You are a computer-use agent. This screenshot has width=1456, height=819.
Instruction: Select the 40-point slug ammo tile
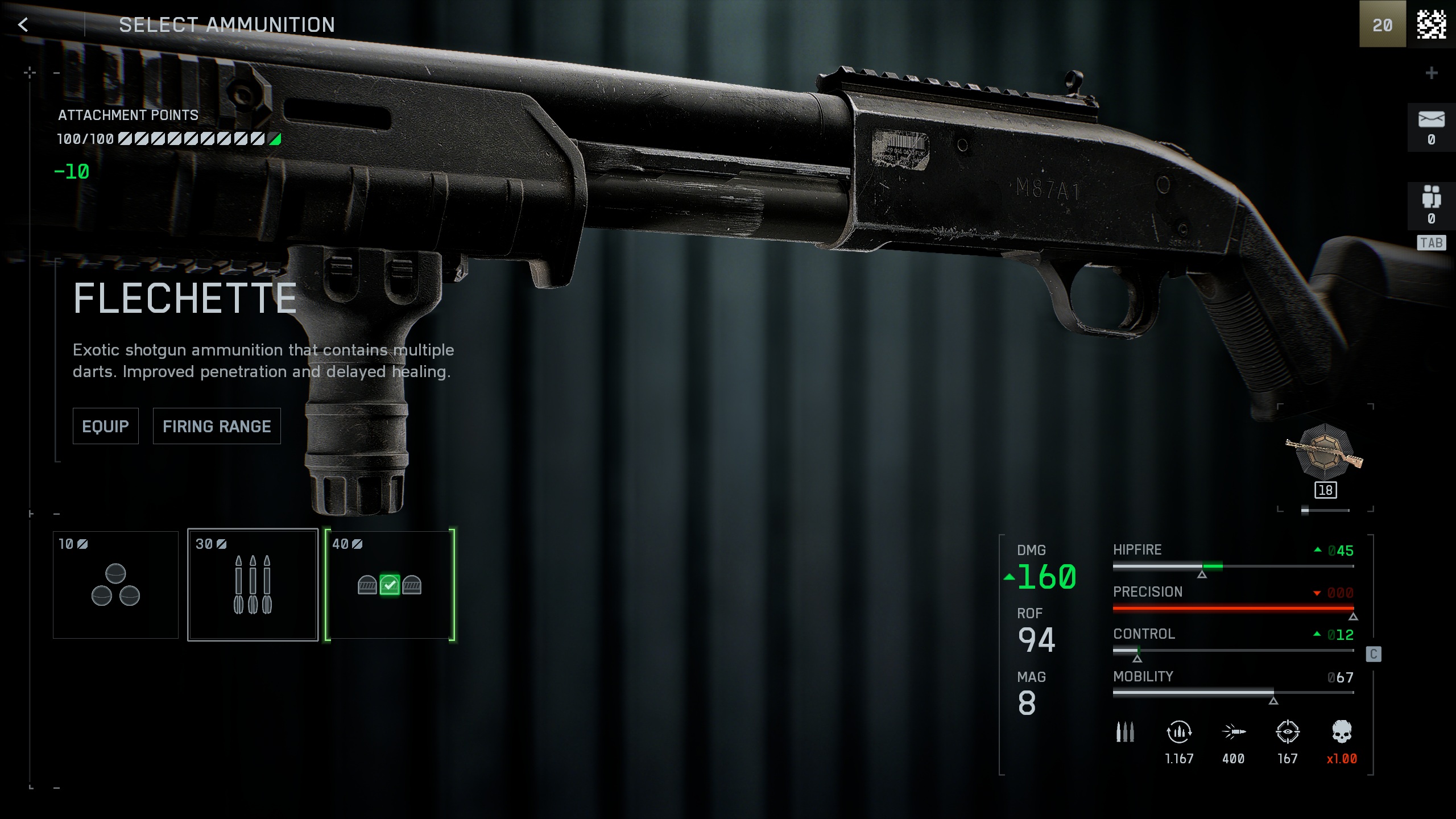pos(390,585)
